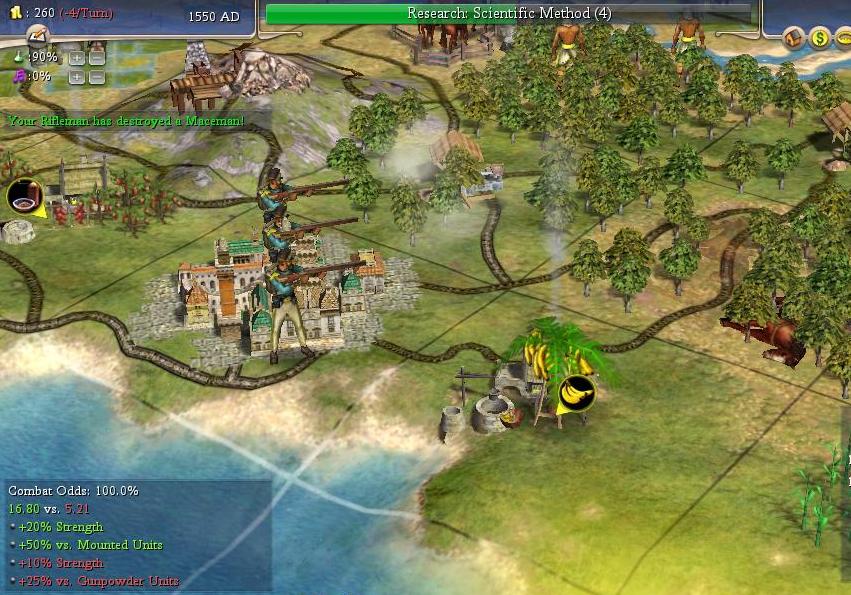The image size is (851, 595).
Task: Increase the culture rate percentage
Action: point(76,76)
